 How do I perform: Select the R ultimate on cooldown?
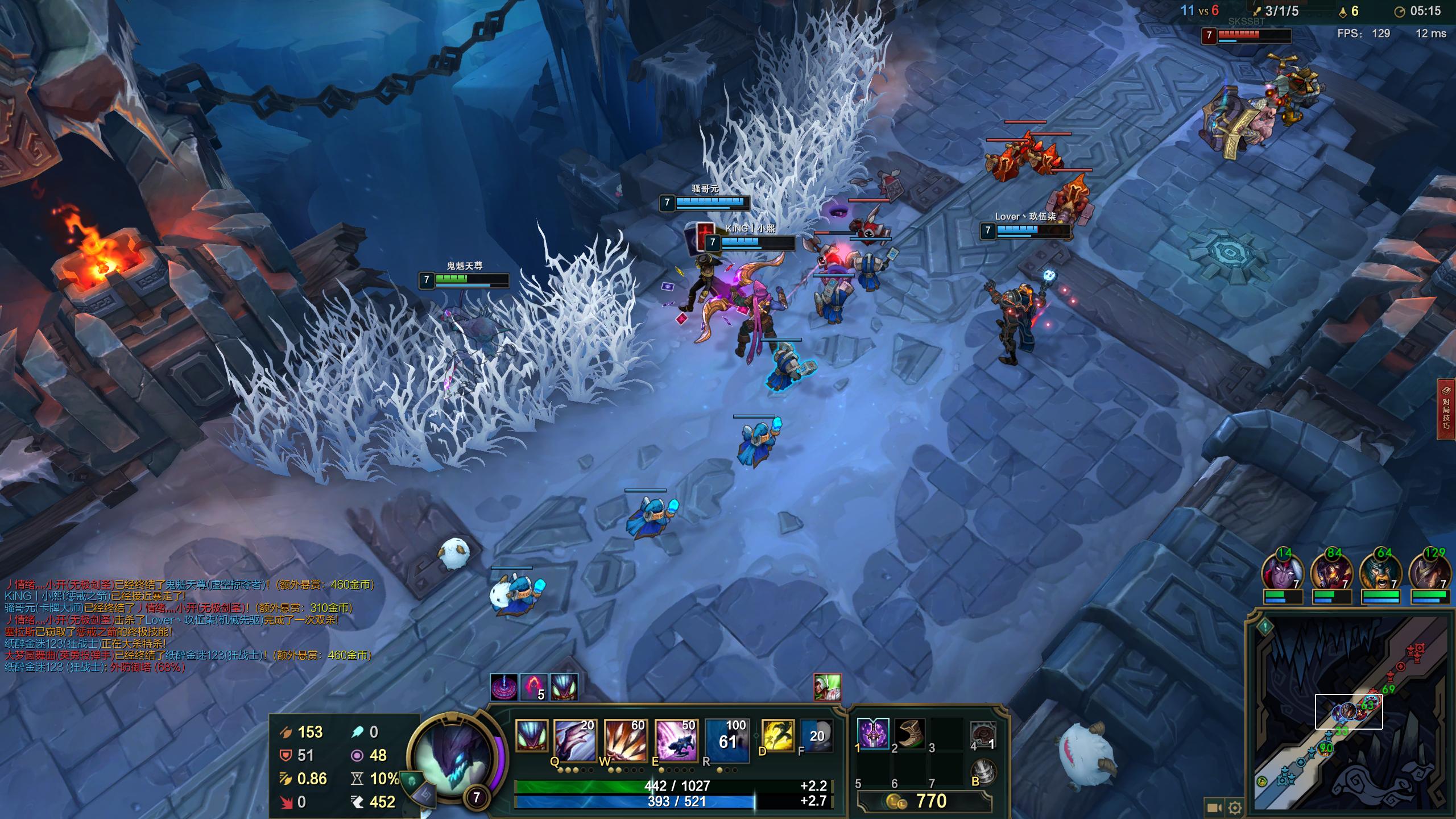[x=726, y=739]
